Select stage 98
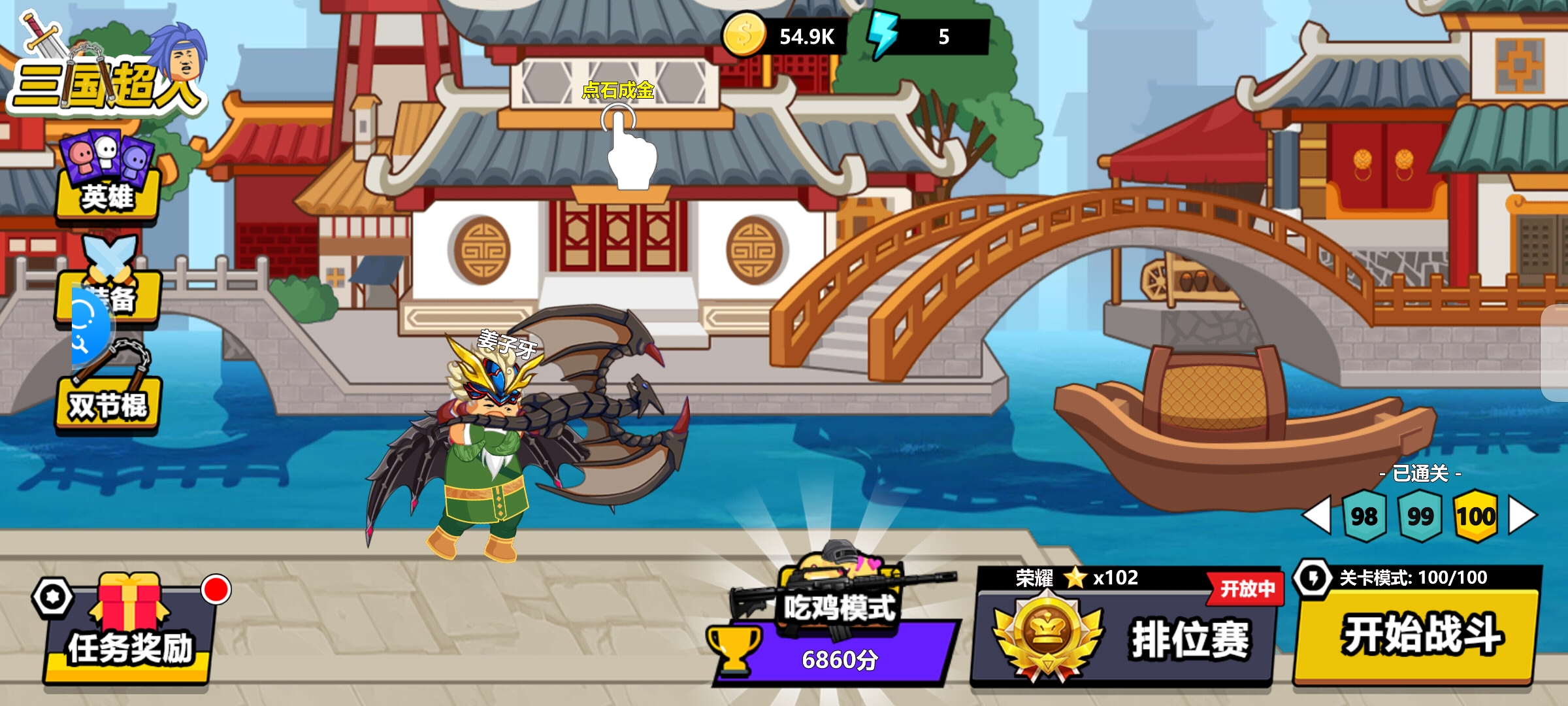The width and height of the screenshot is (1568, 706). coord(1364,516)
